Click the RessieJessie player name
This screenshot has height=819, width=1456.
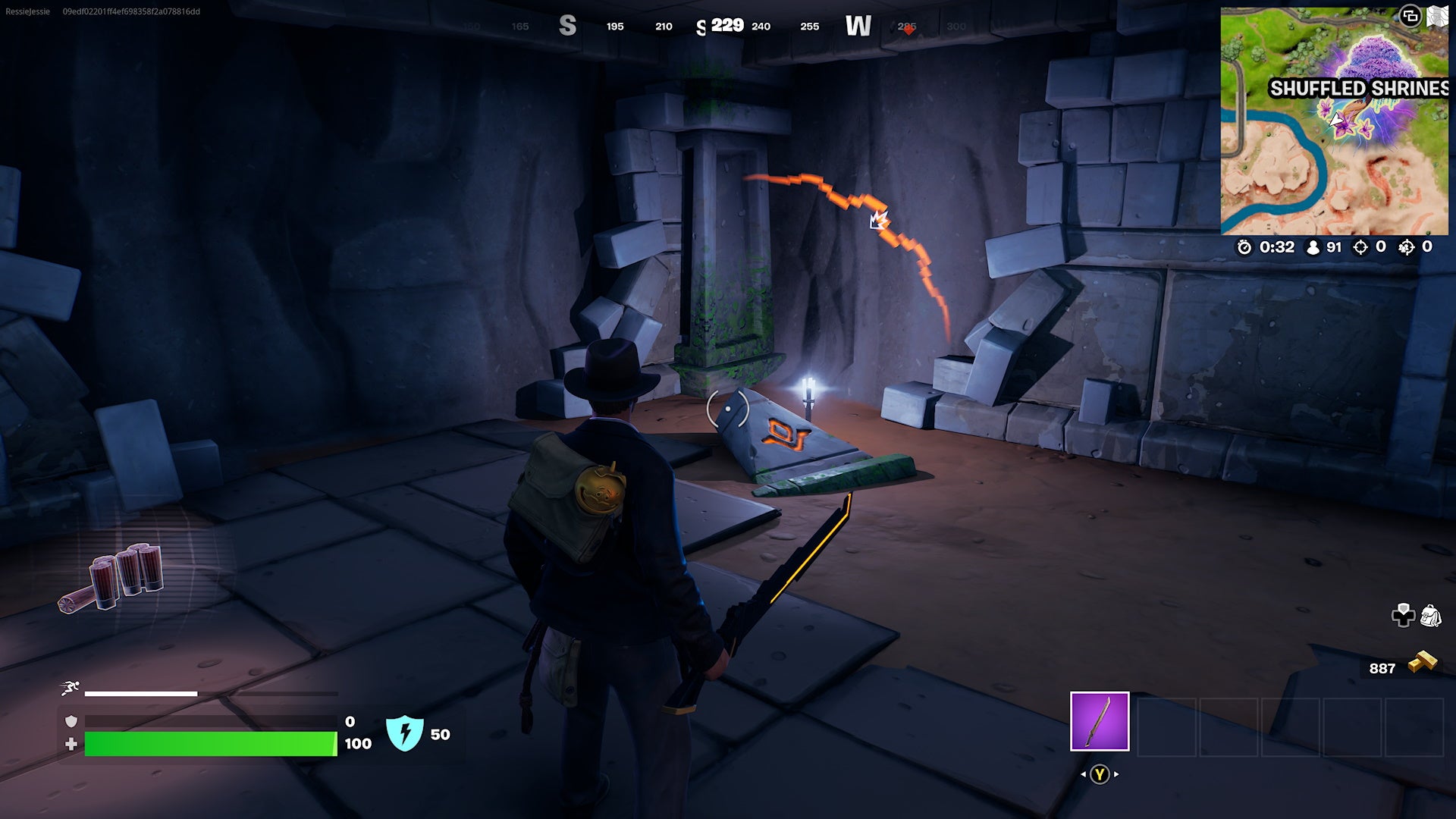point(27,11)
